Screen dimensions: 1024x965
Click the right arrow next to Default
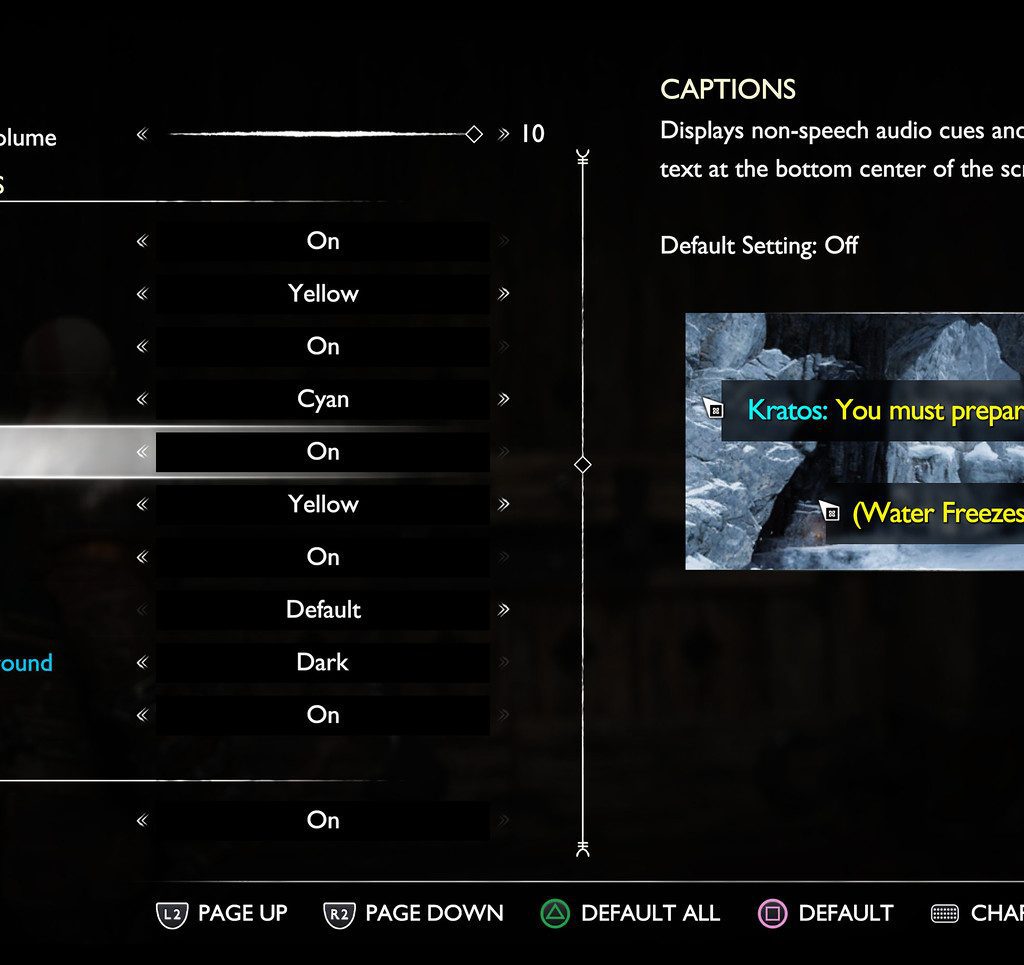pos(503,610)
